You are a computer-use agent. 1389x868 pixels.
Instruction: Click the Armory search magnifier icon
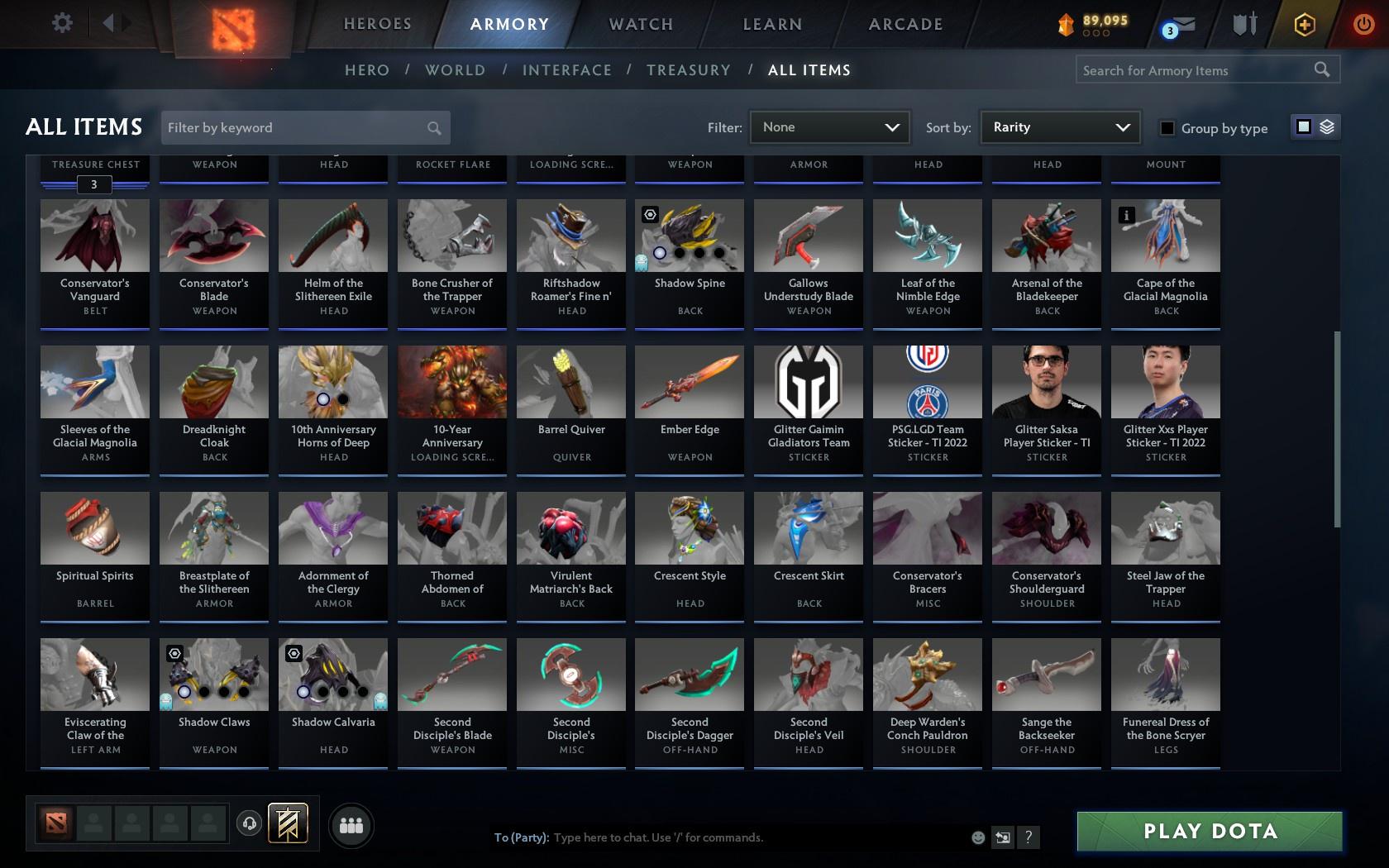click(1321, 69)
